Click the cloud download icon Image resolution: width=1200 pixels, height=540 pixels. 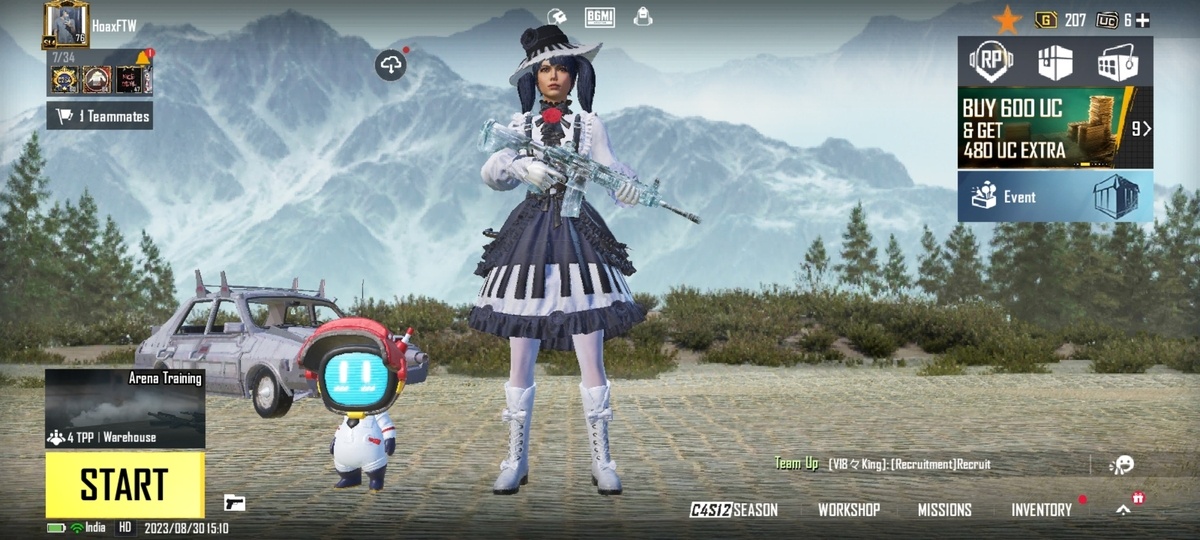point(391,66)
